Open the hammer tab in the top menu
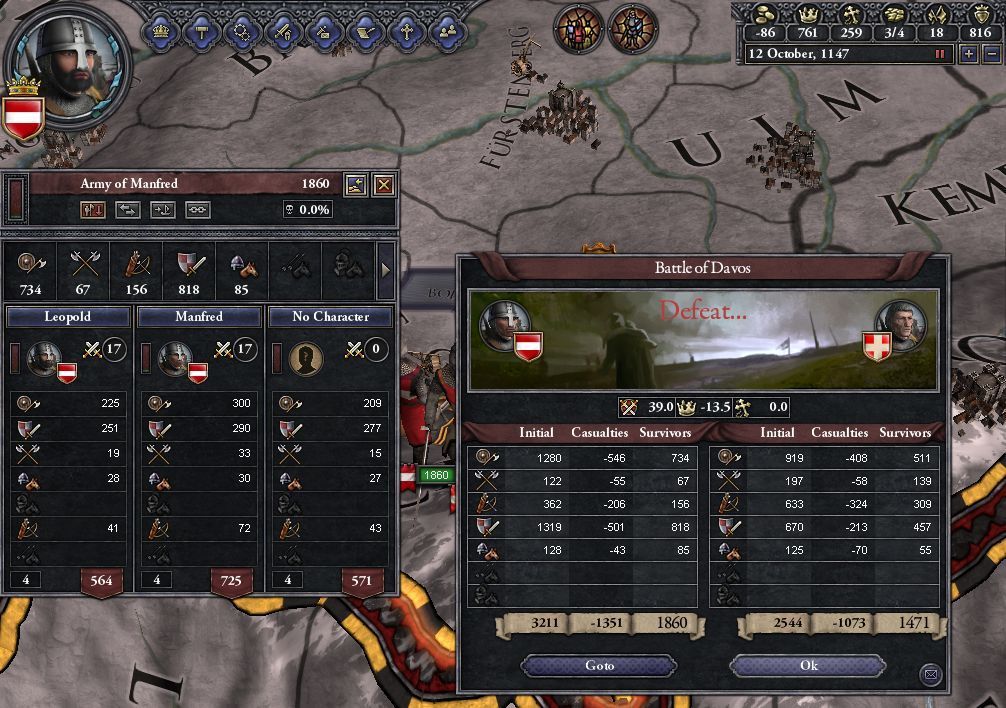The width and height of the screenshot is (1006, 708). click(200, 30)
